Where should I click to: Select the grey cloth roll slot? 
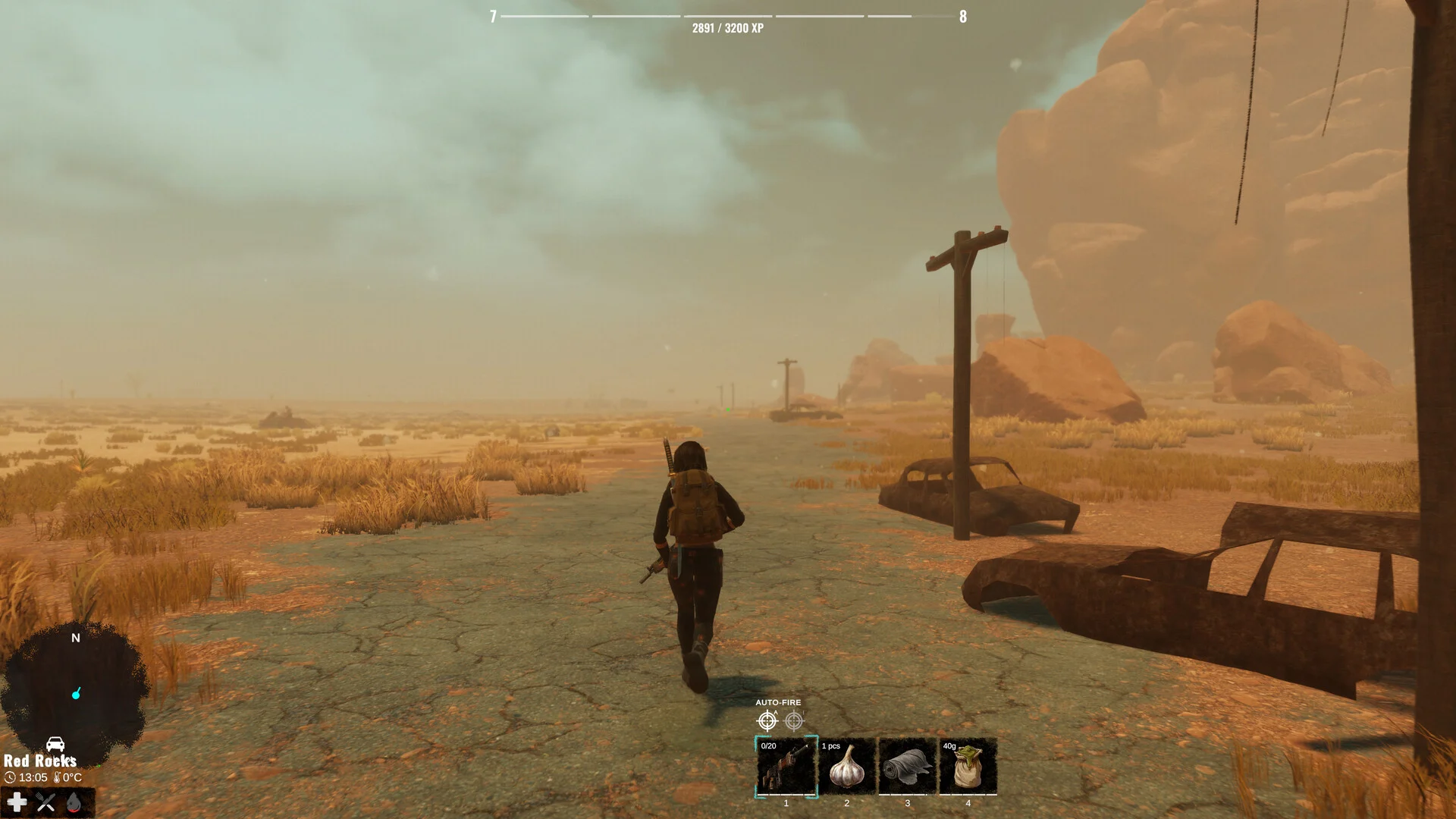click(x=908, y=767)
